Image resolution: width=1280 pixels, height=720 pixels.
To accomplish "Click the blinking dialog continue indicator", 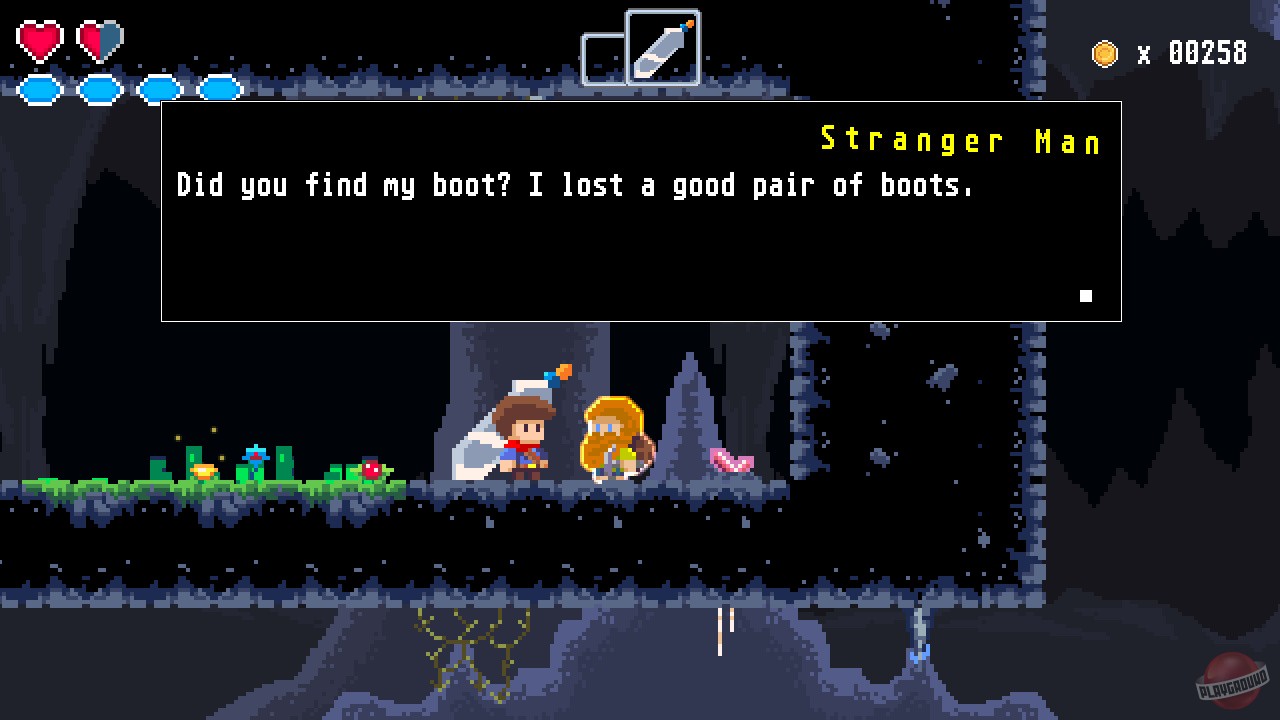I will (x=1085, y=296).
